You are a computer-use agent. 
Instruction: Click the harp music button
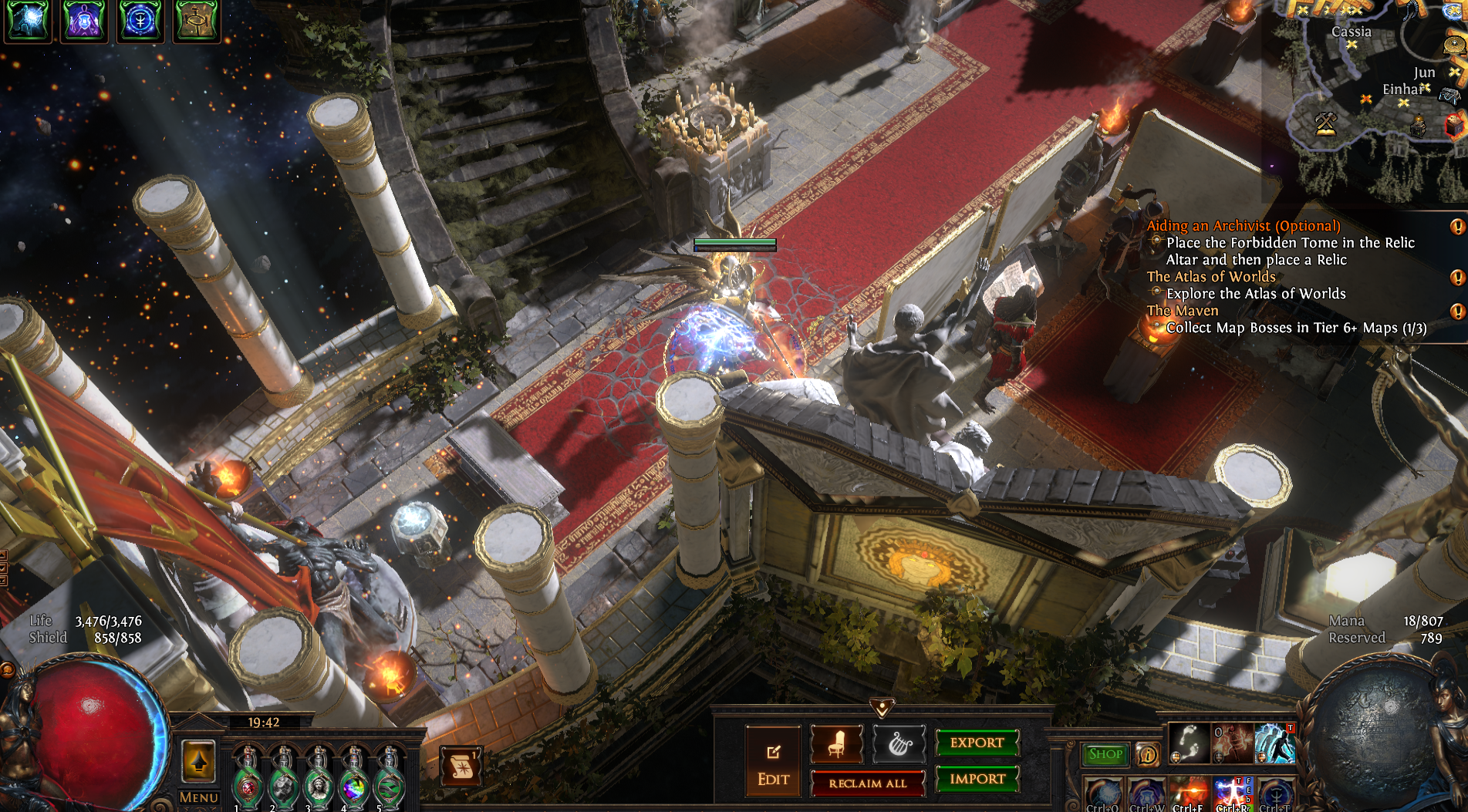coord(899,744)
